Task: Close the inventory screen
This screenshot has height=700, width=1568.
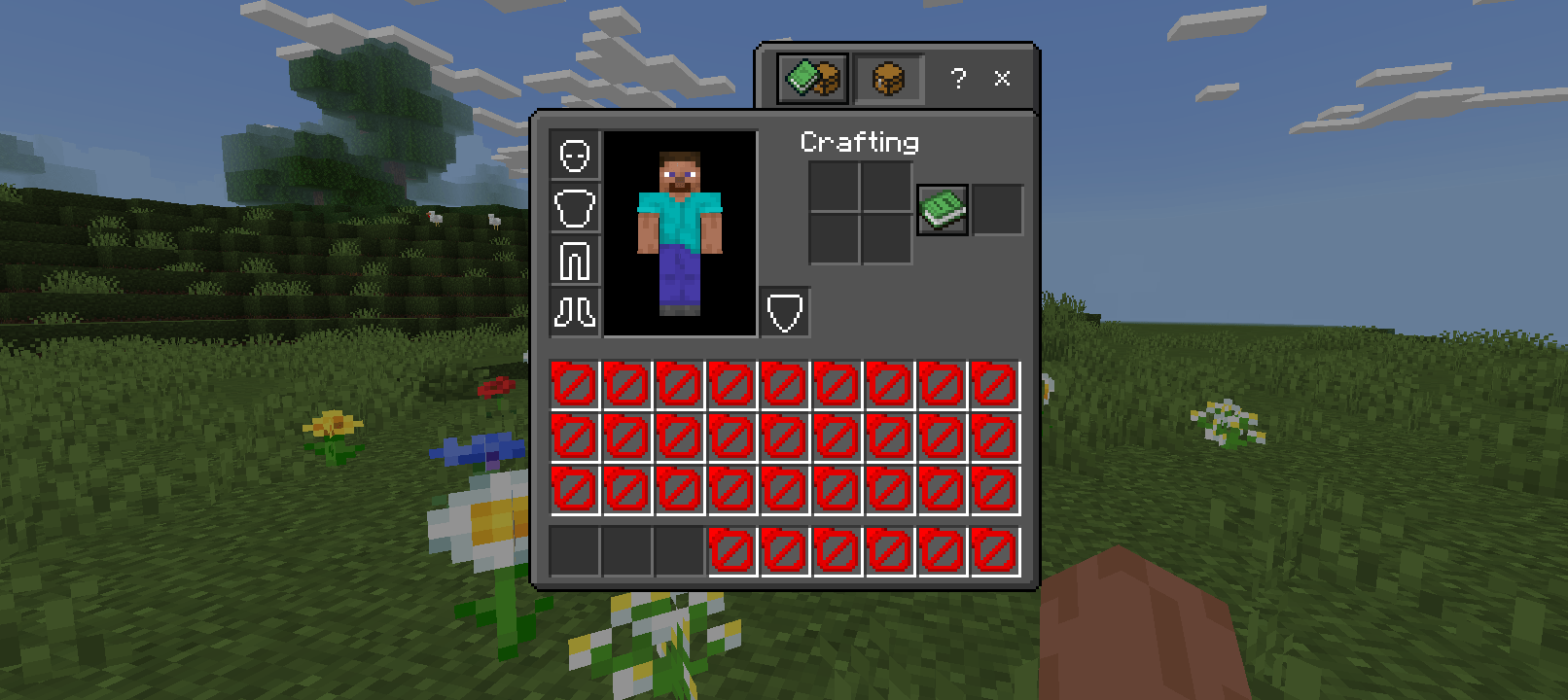Action: (1002, 79)
